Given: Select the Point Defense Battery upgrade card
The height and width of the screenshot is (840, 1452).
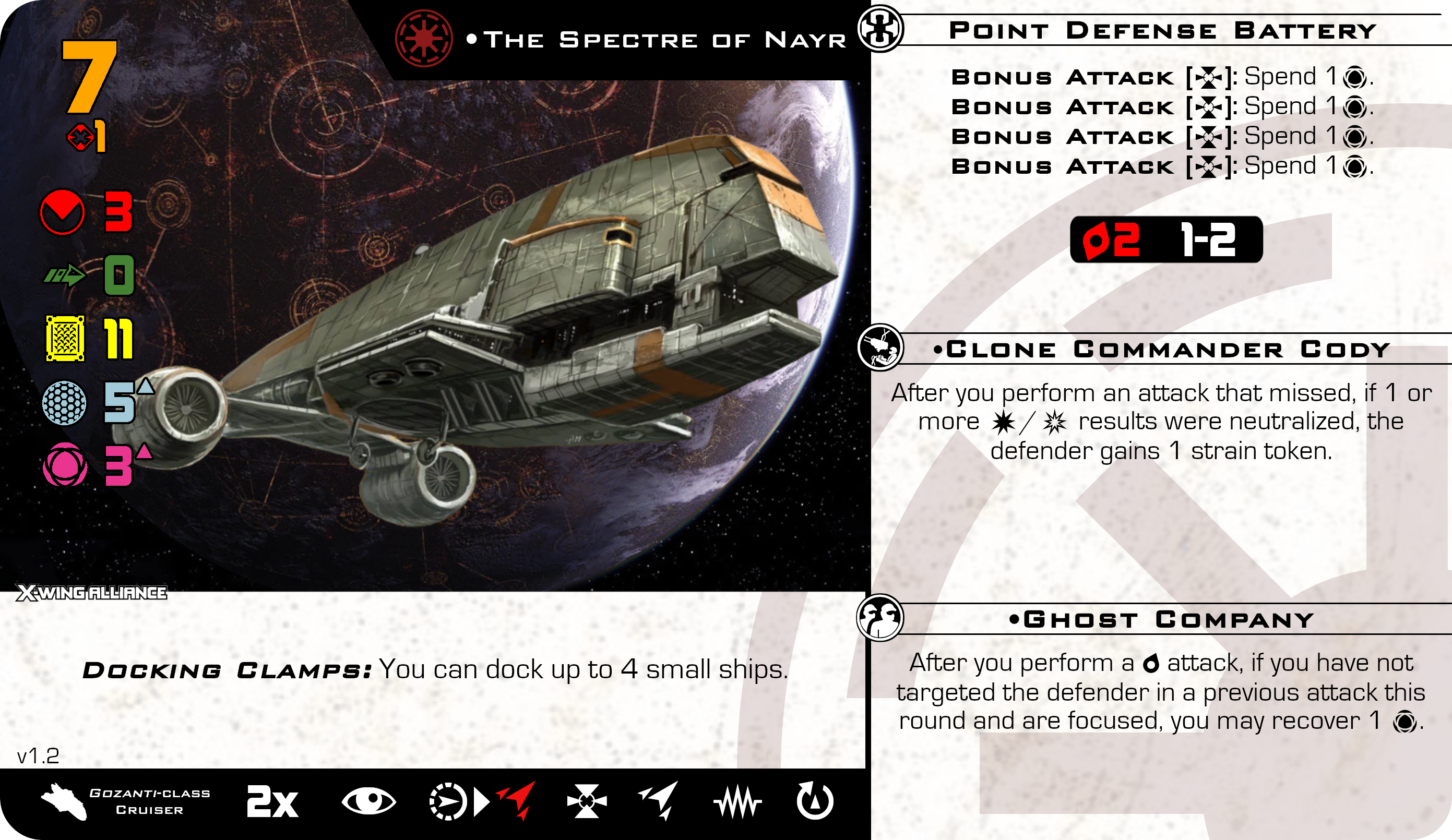Looking at the screenshot, I should [x=1162, y=31].
